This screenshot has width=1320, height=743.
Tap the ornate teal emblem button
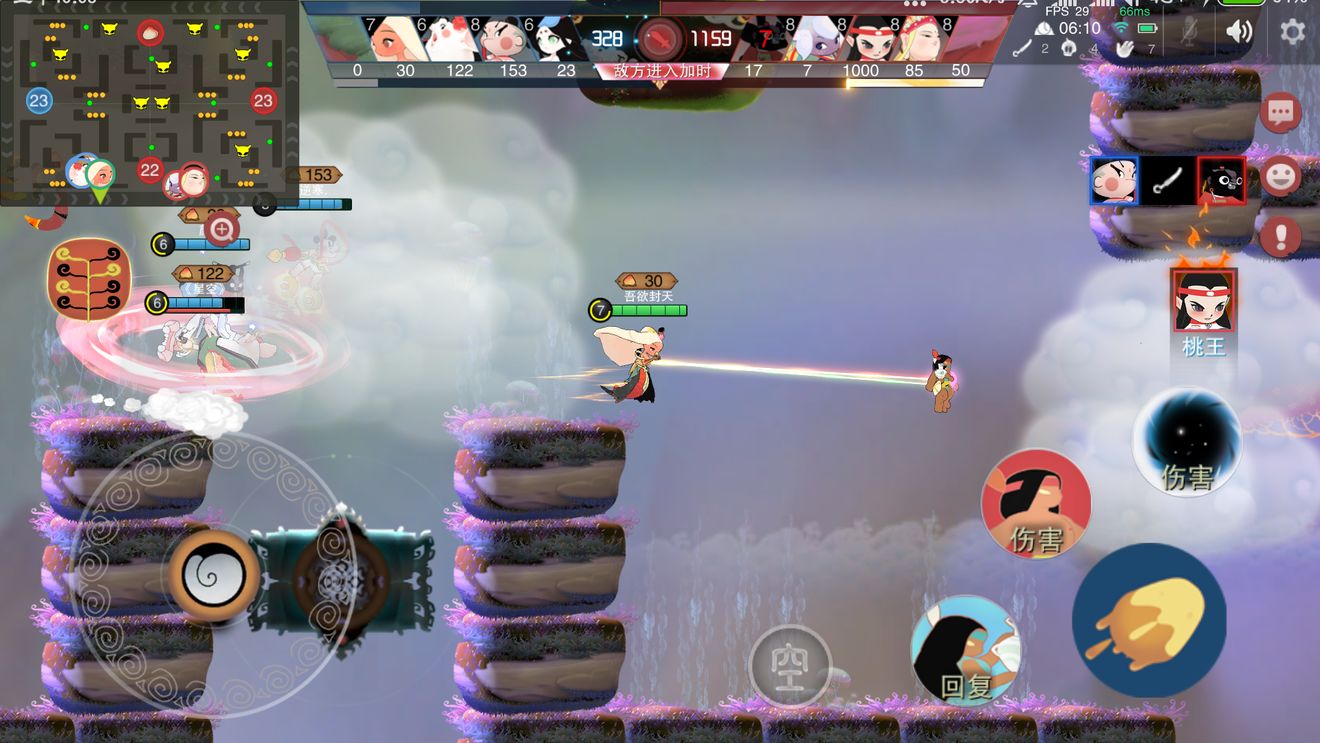[341, 580]
